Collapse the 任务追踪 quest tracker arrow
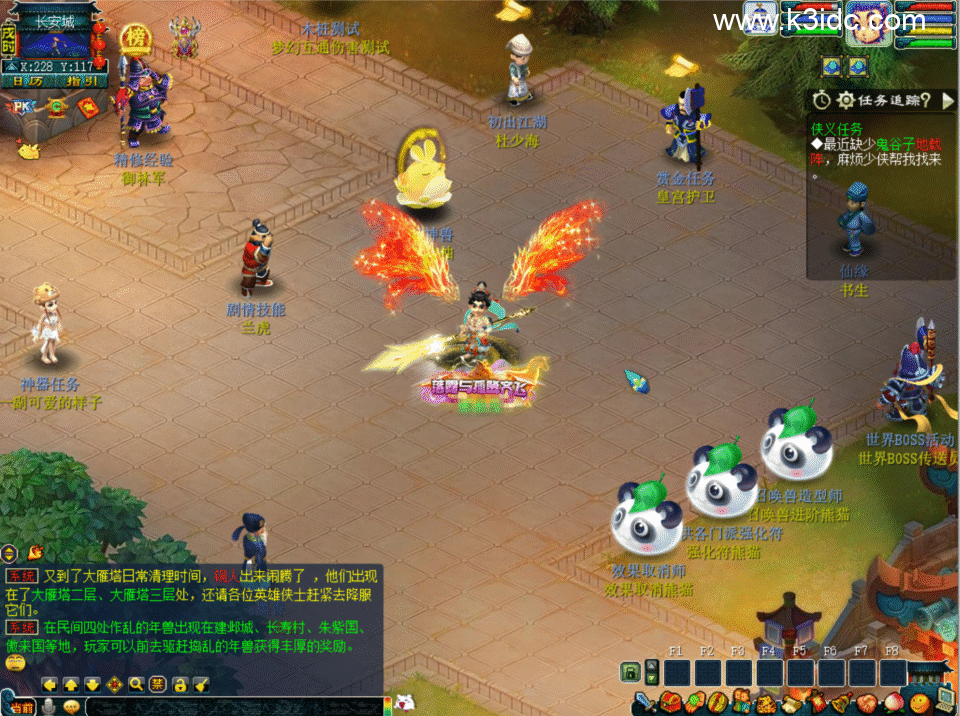This screenshot has height=716, width=960. point(949,99)
